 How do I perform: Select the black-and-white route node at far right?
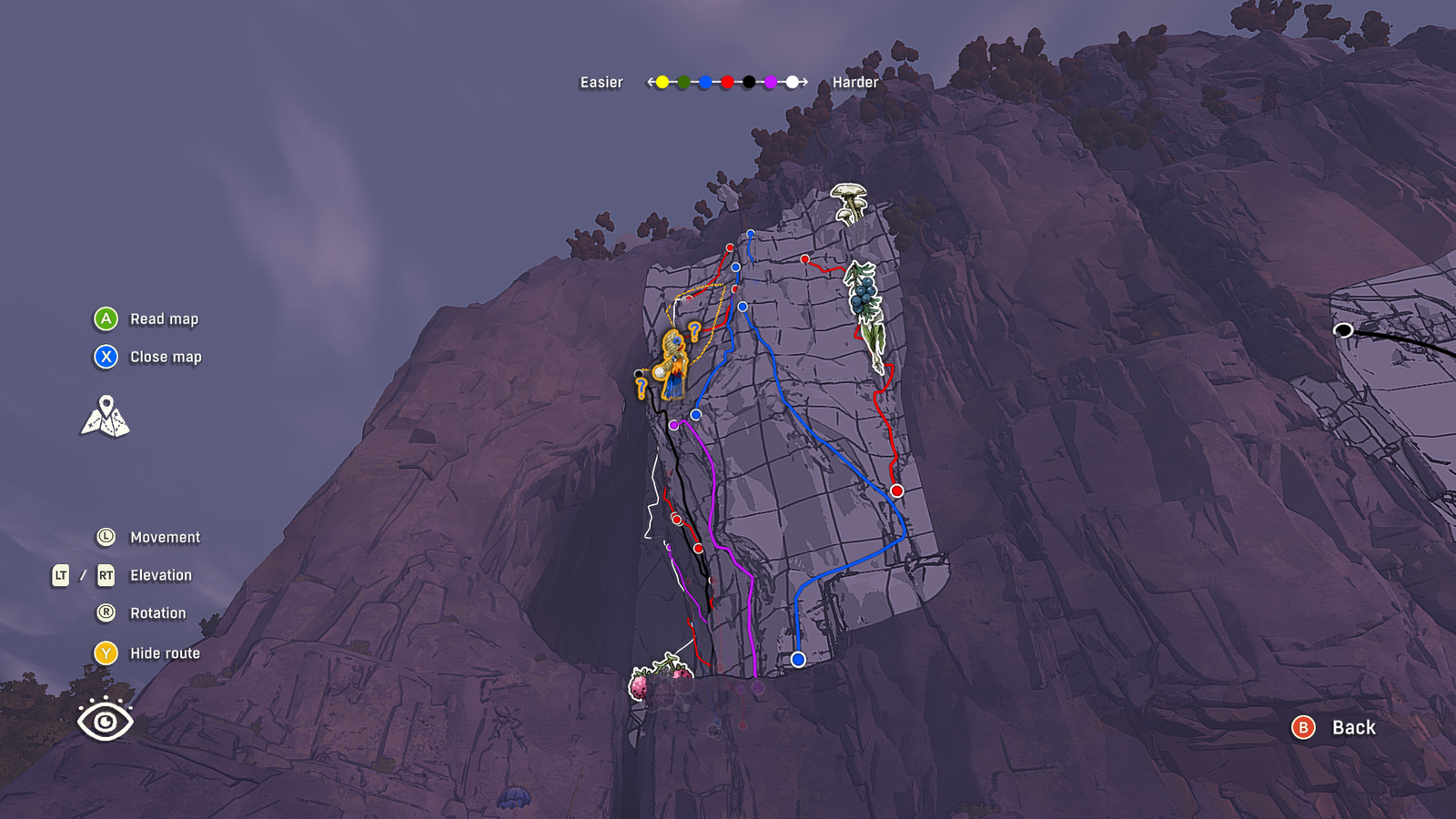tap(1343, 330)
